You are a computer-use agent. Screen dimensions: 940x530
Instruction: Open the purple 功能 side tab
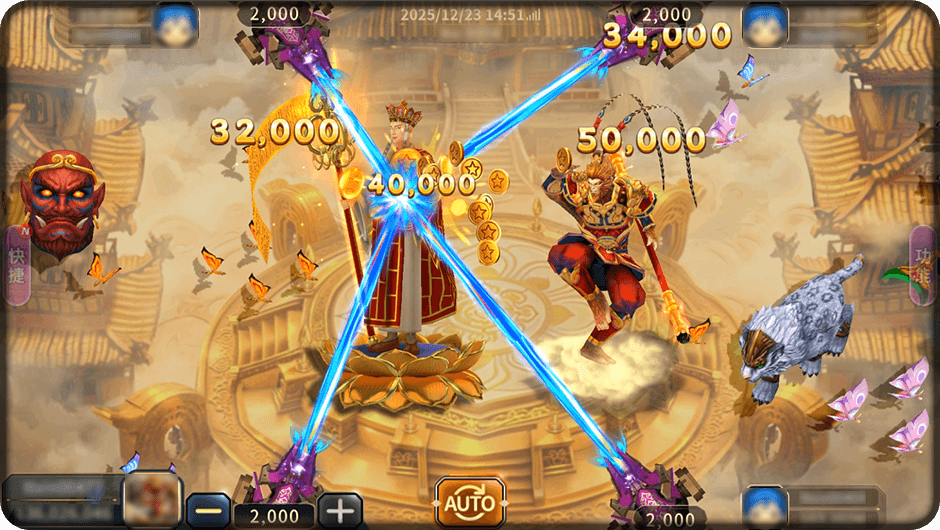(923, 264)
